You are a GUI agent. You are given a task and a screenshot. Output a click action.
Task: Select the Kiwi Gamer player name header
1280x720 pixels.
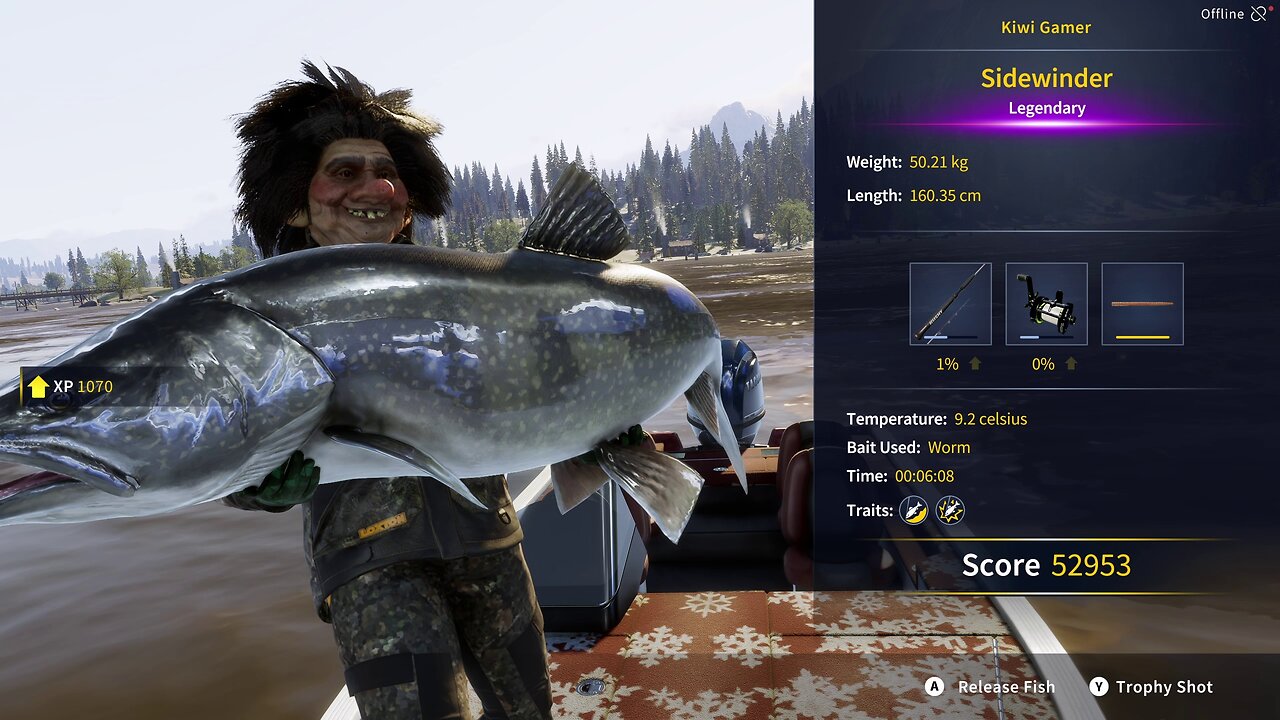point(1045,27)
